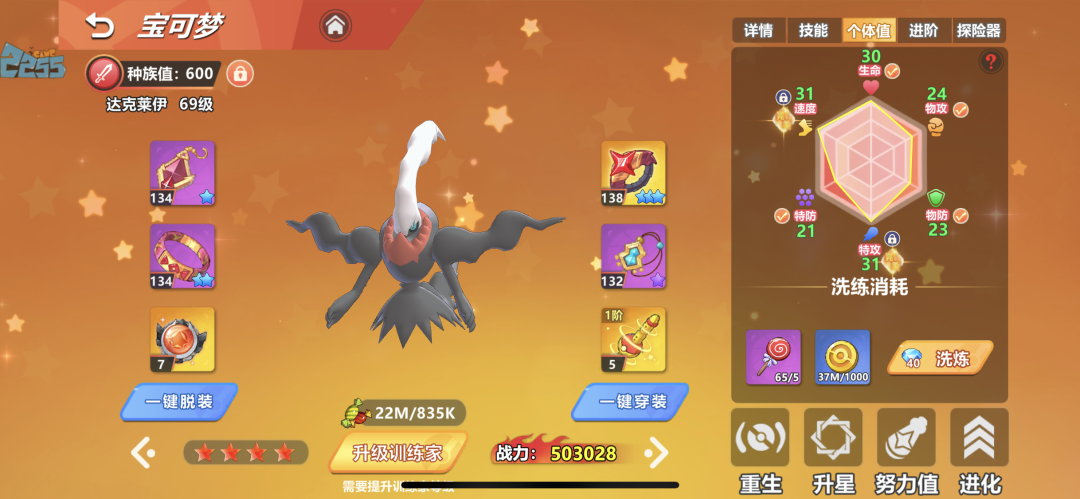The width and height of the screenshot is (1080, 499).
Task: Equip all gear with 一键穿装
Action: tap(630, 401)
